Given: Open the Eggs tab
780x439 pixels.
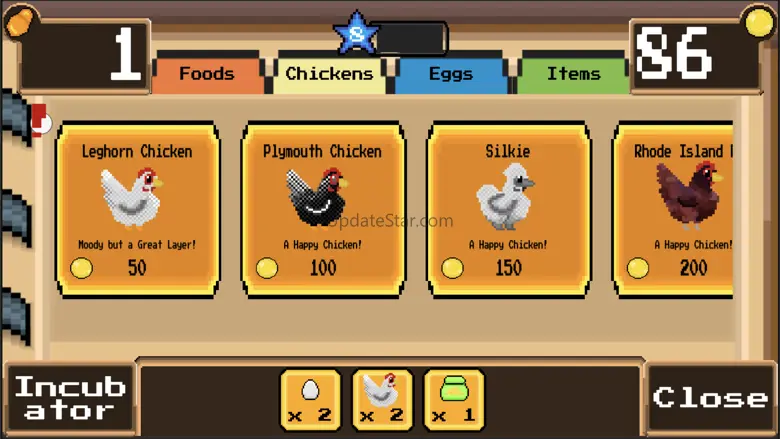Looking at the screenshot, I should tap(451, 74).
